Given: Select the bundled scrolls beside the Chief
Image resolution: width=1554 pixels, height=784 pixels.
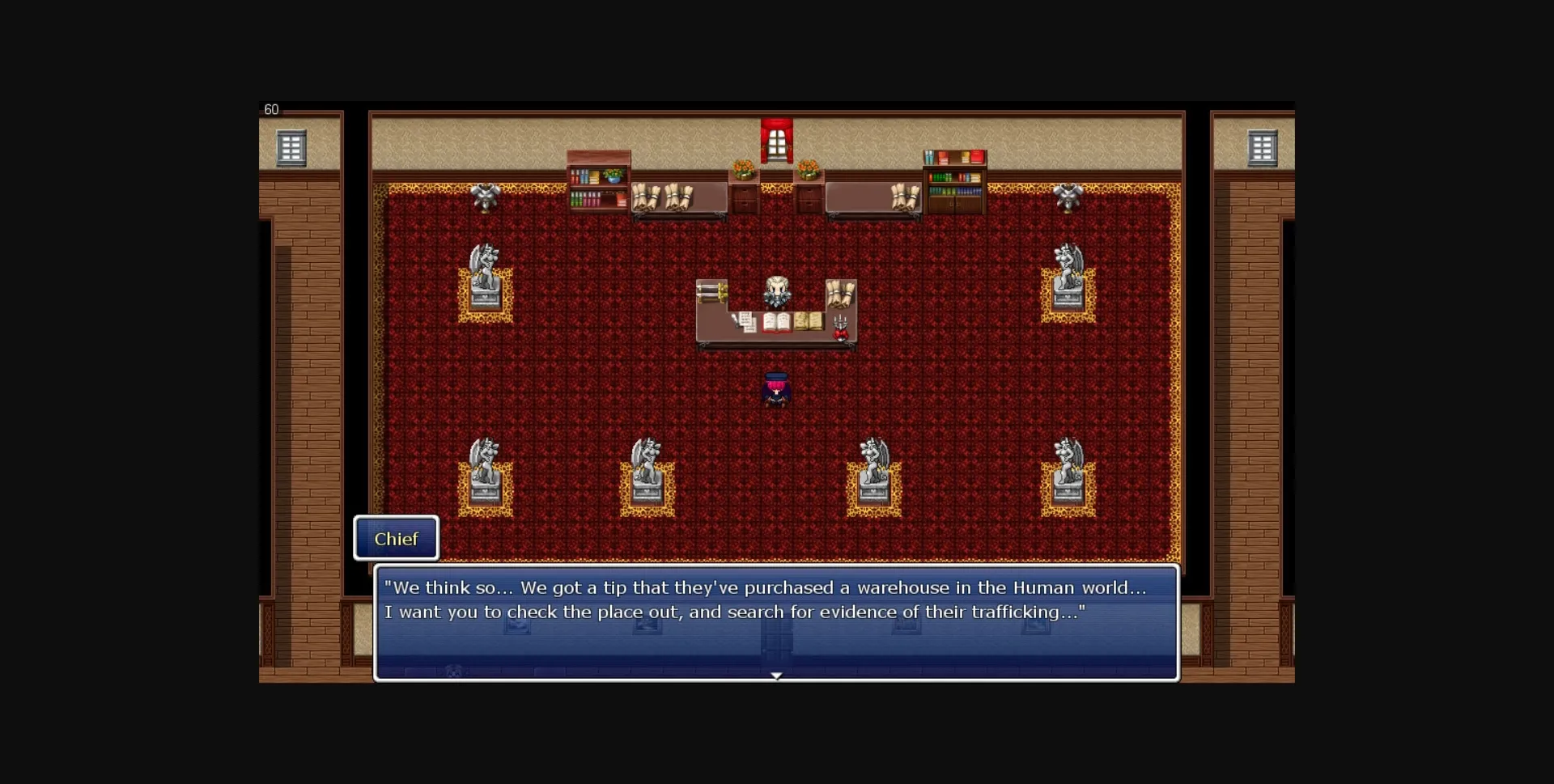Looking at the screenshot, I should click(839, 295).
